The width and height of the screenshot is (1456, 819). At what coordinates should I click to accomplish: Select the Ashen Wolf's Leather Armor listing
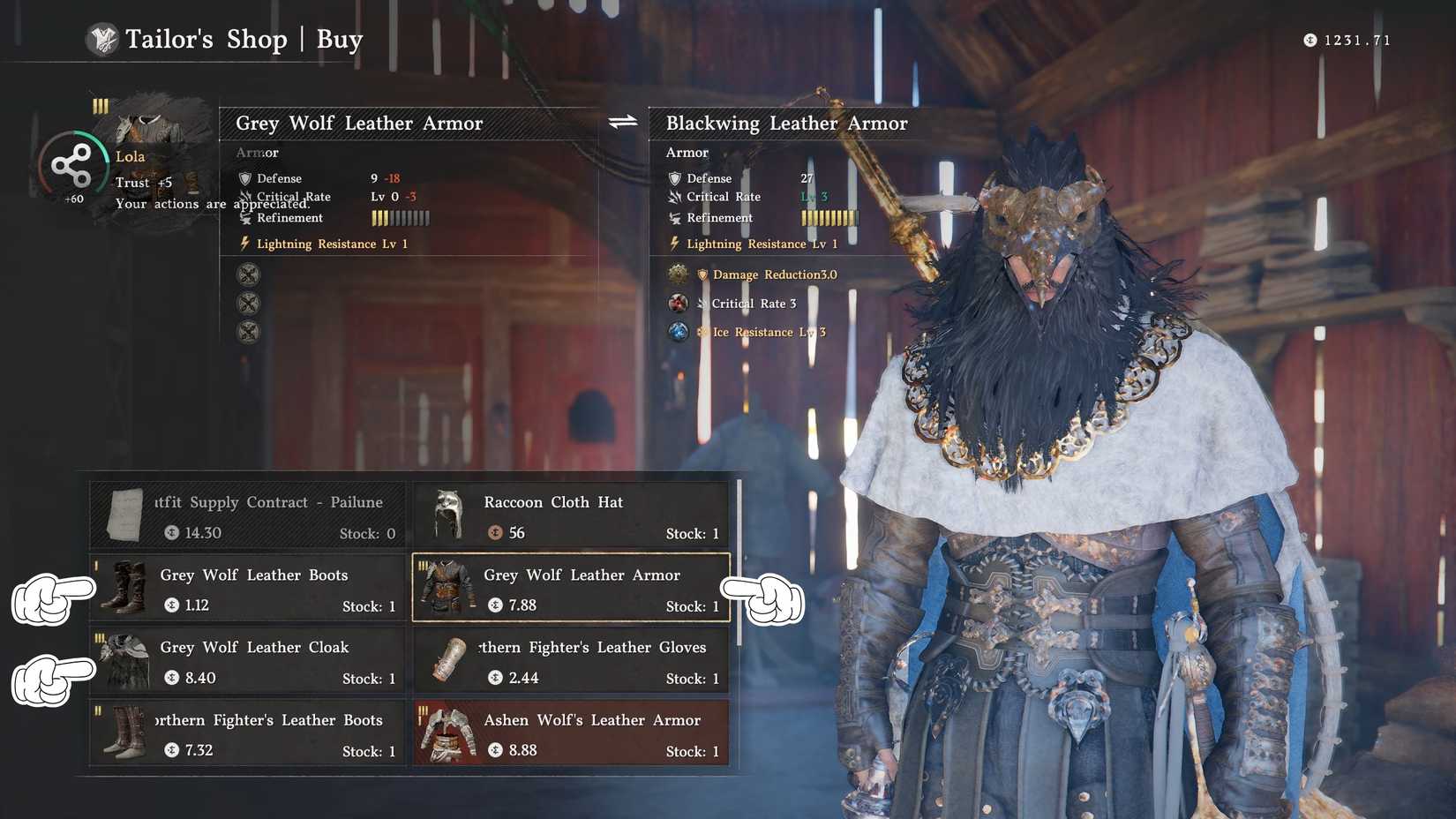click(x=571, y=733)
